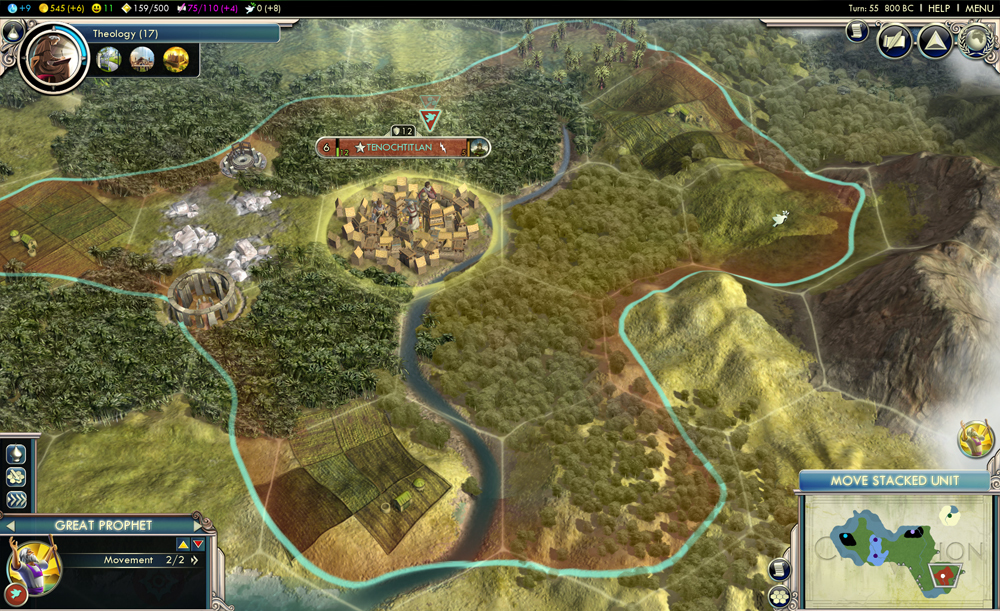This screenshot has width=1000, height=611.
Task: Select the previous unit with left arrow
Action: pyautogui.click(x=10, y=525)
